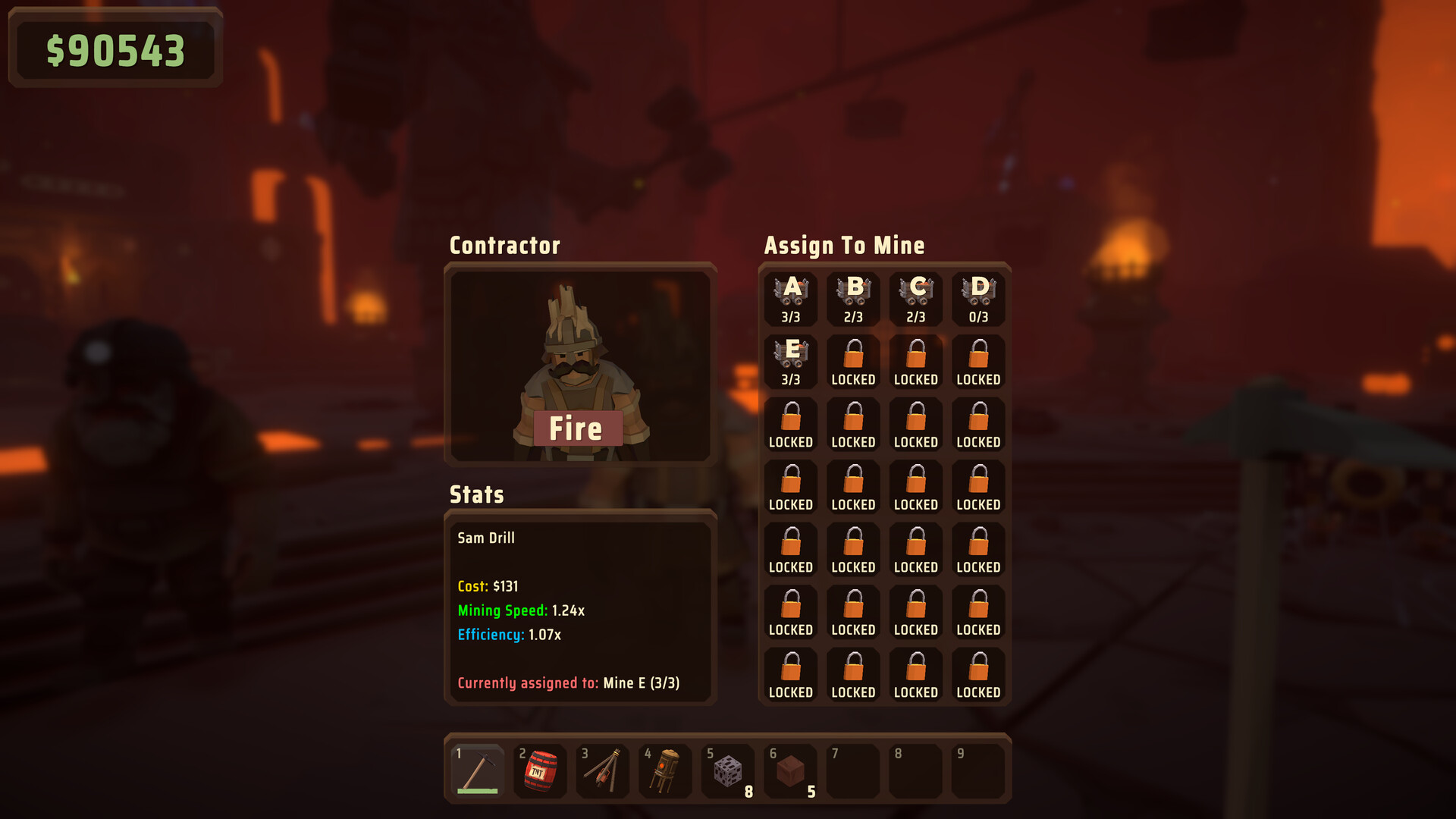Click the 'Currently assigned to: Mine E' text
The height and width of the screenshot is (819, 1456).
pyautogui.click(x=569, y=682)
